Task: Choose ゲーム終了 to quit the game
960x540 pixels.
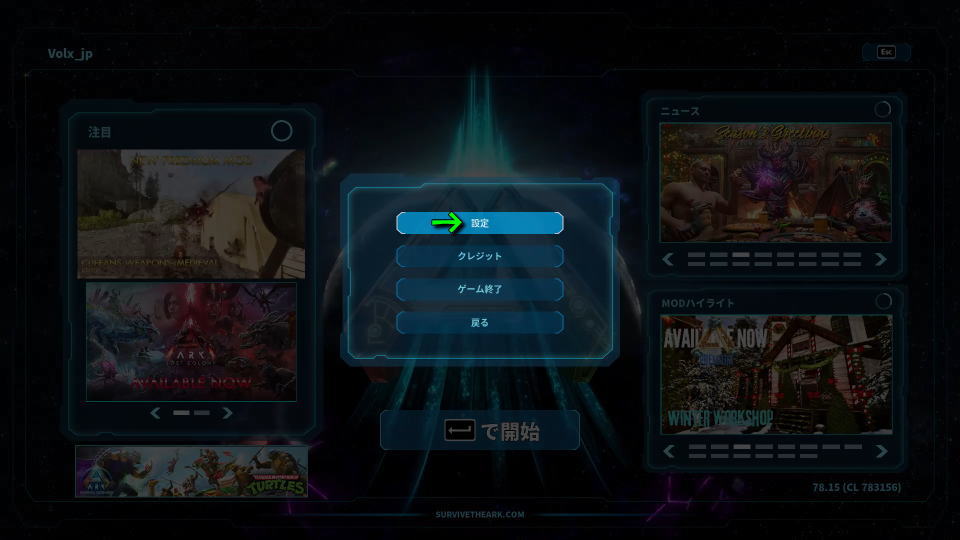Action: [x=480, y=289]
